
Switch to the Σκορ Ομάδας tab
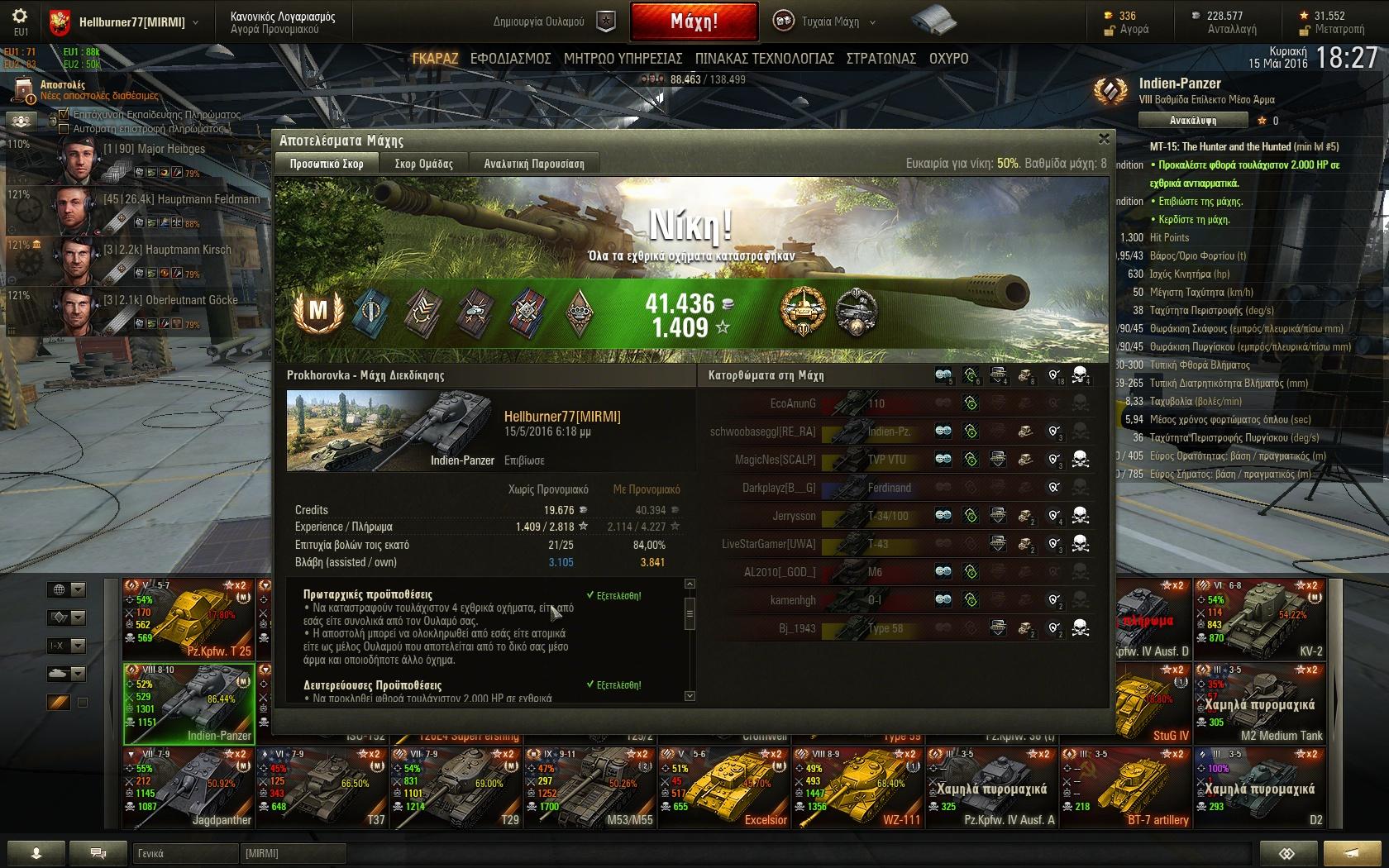pyautogui.click(x=423, y=164)
